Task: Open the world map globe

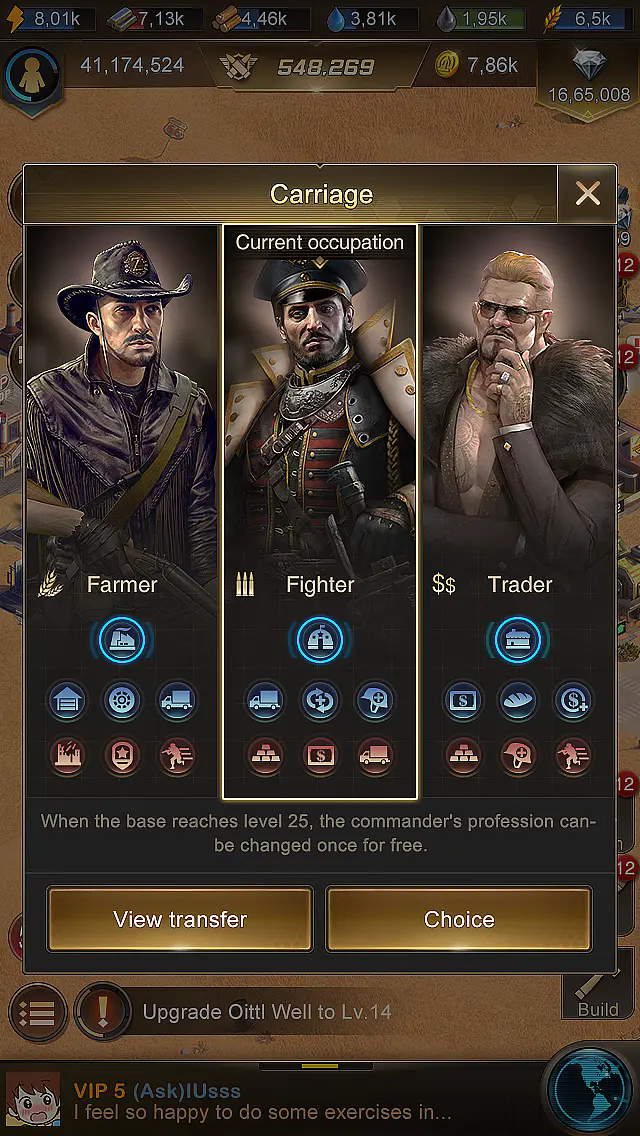Action: (x=591, y=1090)
